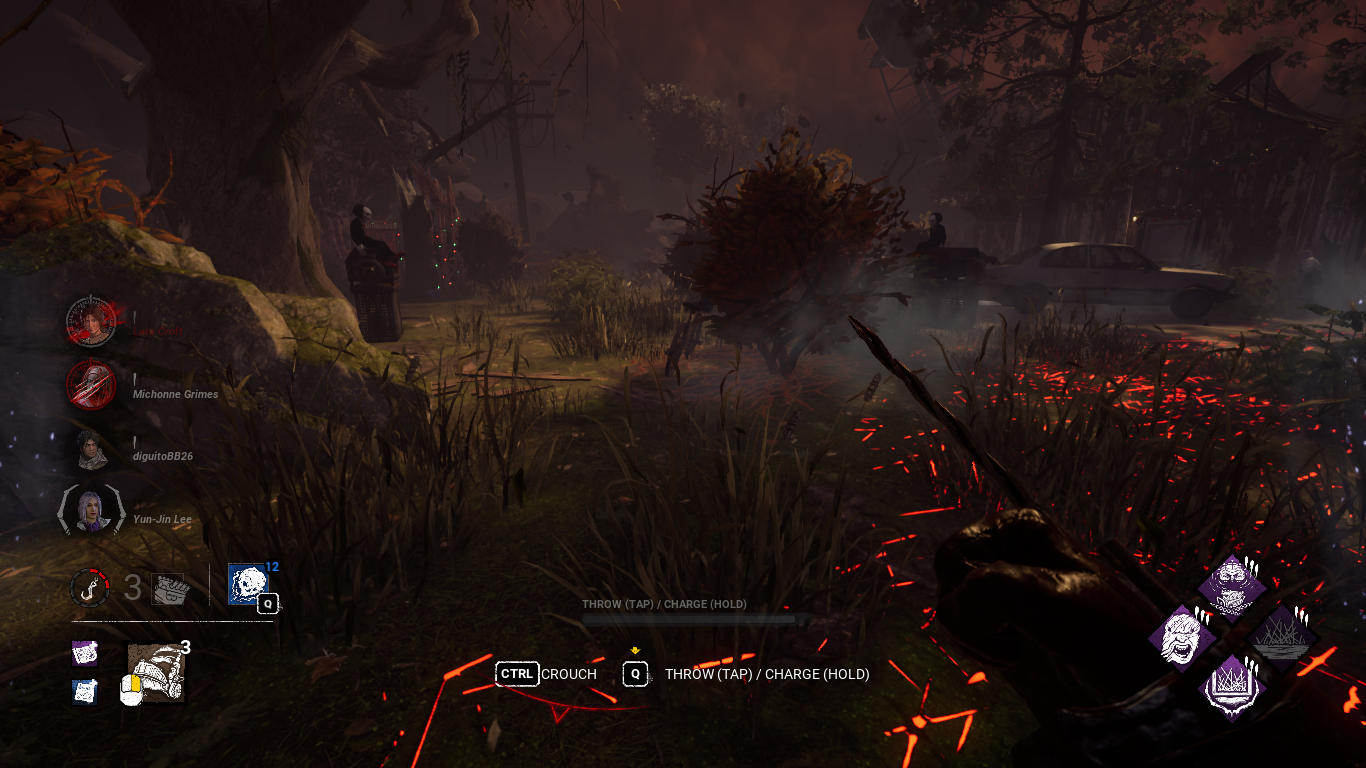The image size is (1366, 768).
Task: Activate the blue skull throw ability icon
Action: (x=247, y=584)
